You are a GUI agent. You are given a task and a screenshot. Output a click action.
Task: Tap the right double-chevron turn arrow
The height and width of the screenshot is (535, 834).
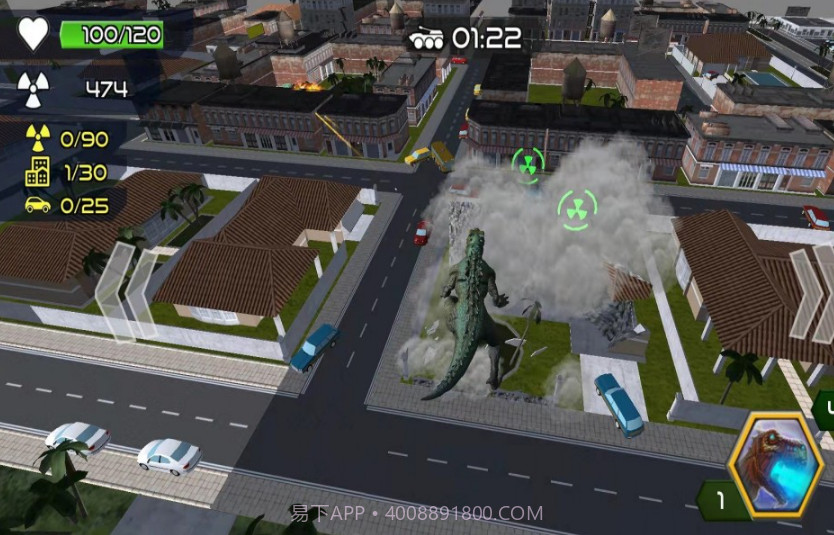(x=811, y=294)
